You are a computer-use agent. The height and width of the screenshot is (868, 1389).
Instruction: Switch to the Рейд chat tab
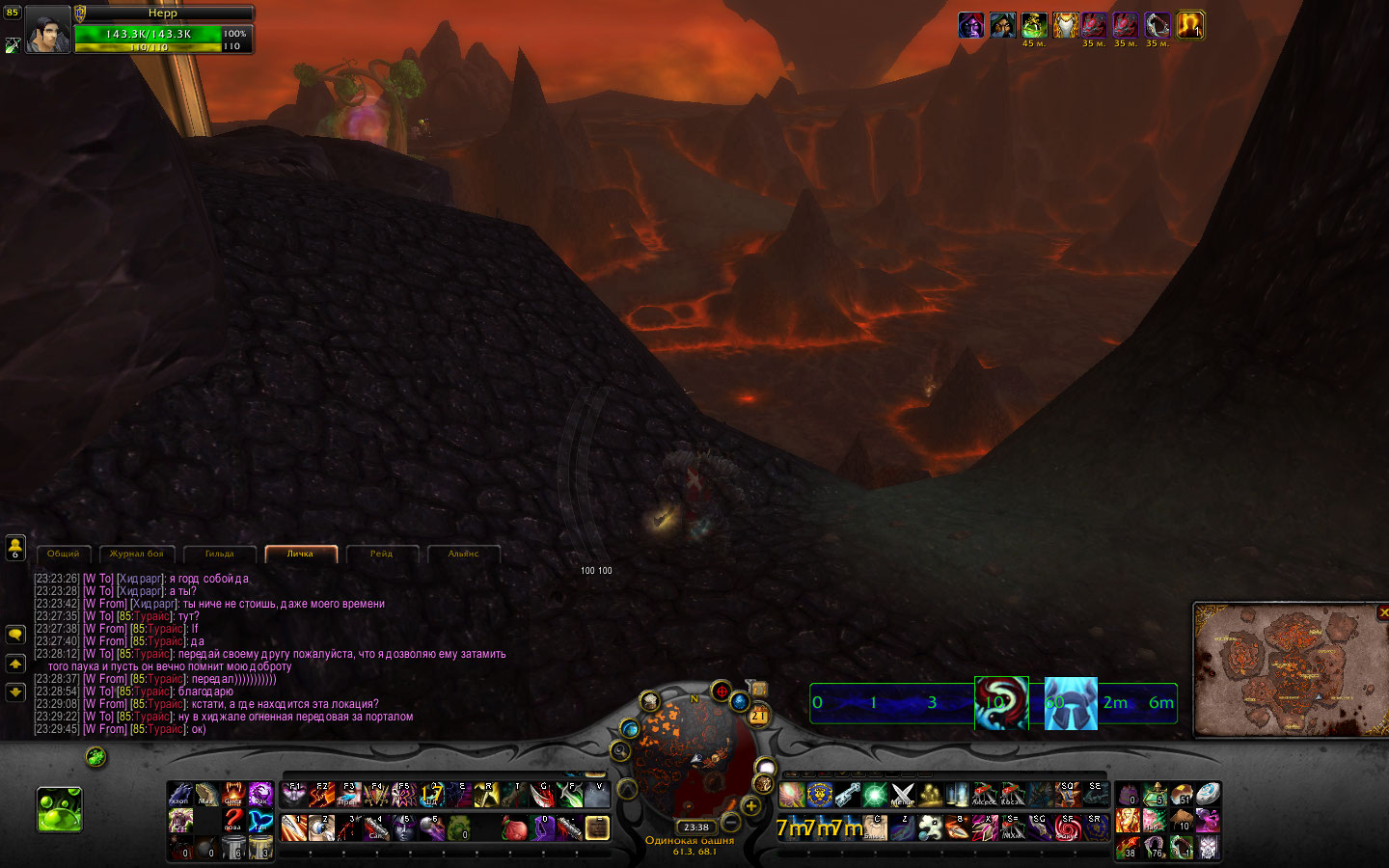(x=381, y=554)
